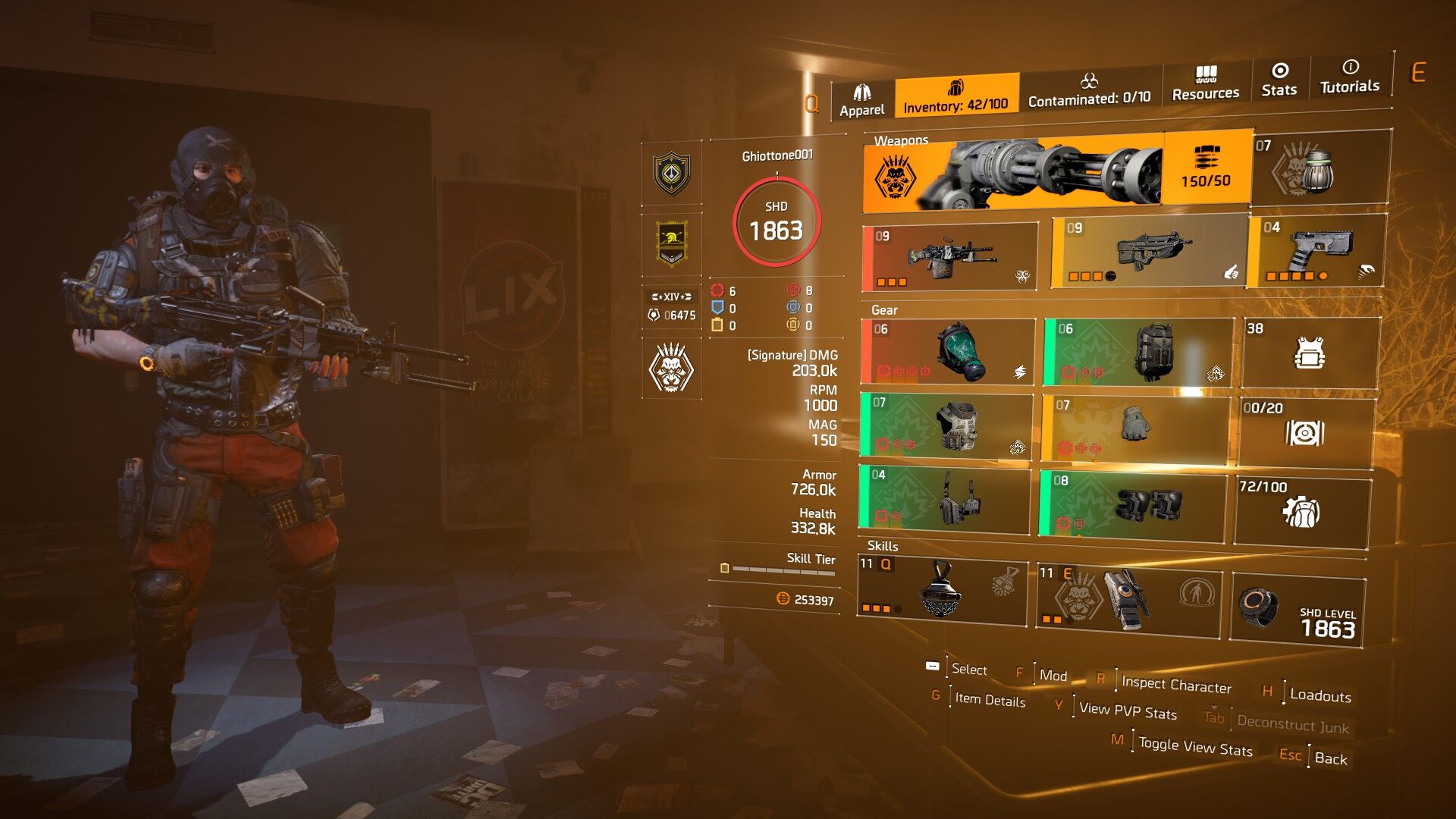
Task: Show the Stats tab
Action: pos(1279,80)
